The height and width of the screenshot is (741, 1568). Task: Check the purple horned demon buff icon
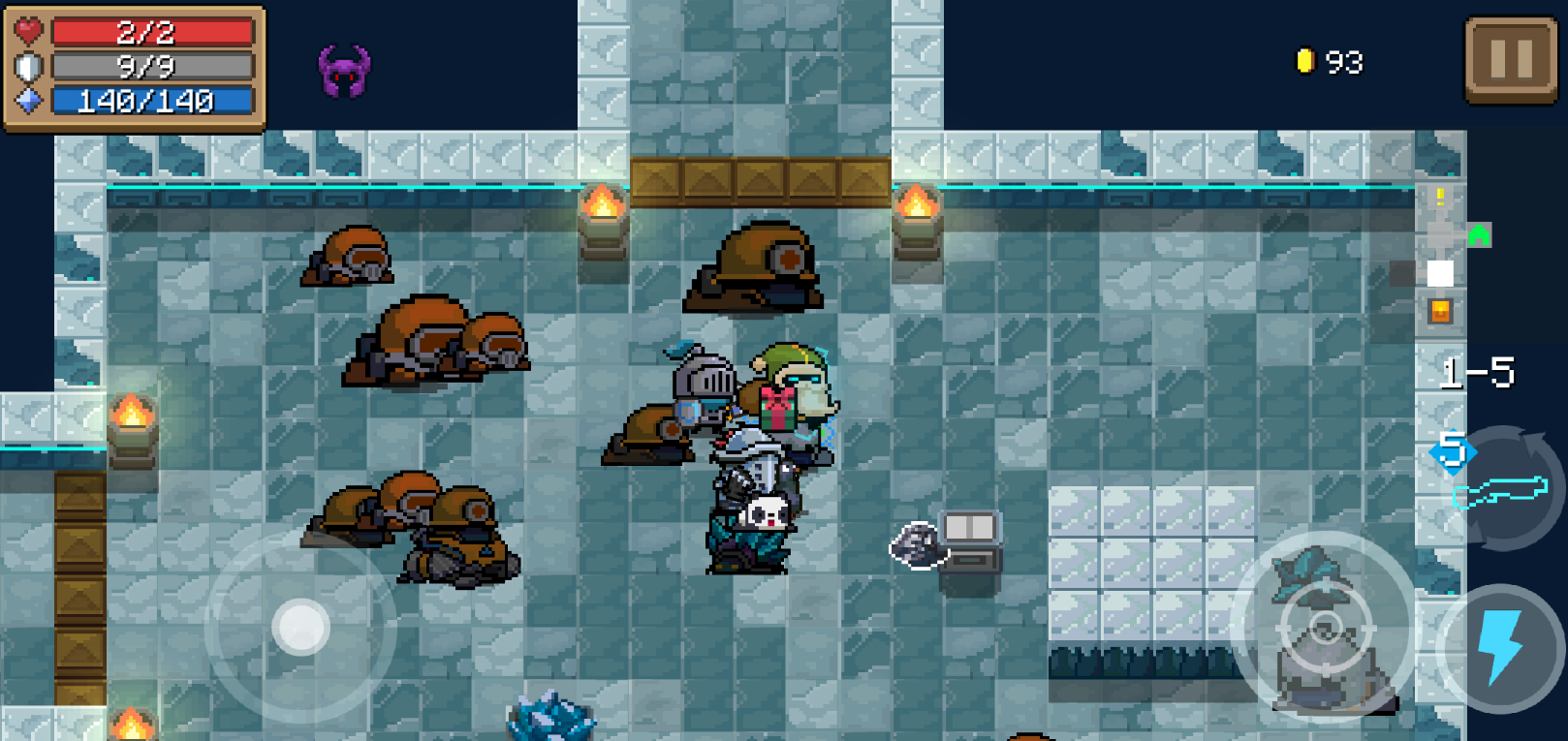344,72
